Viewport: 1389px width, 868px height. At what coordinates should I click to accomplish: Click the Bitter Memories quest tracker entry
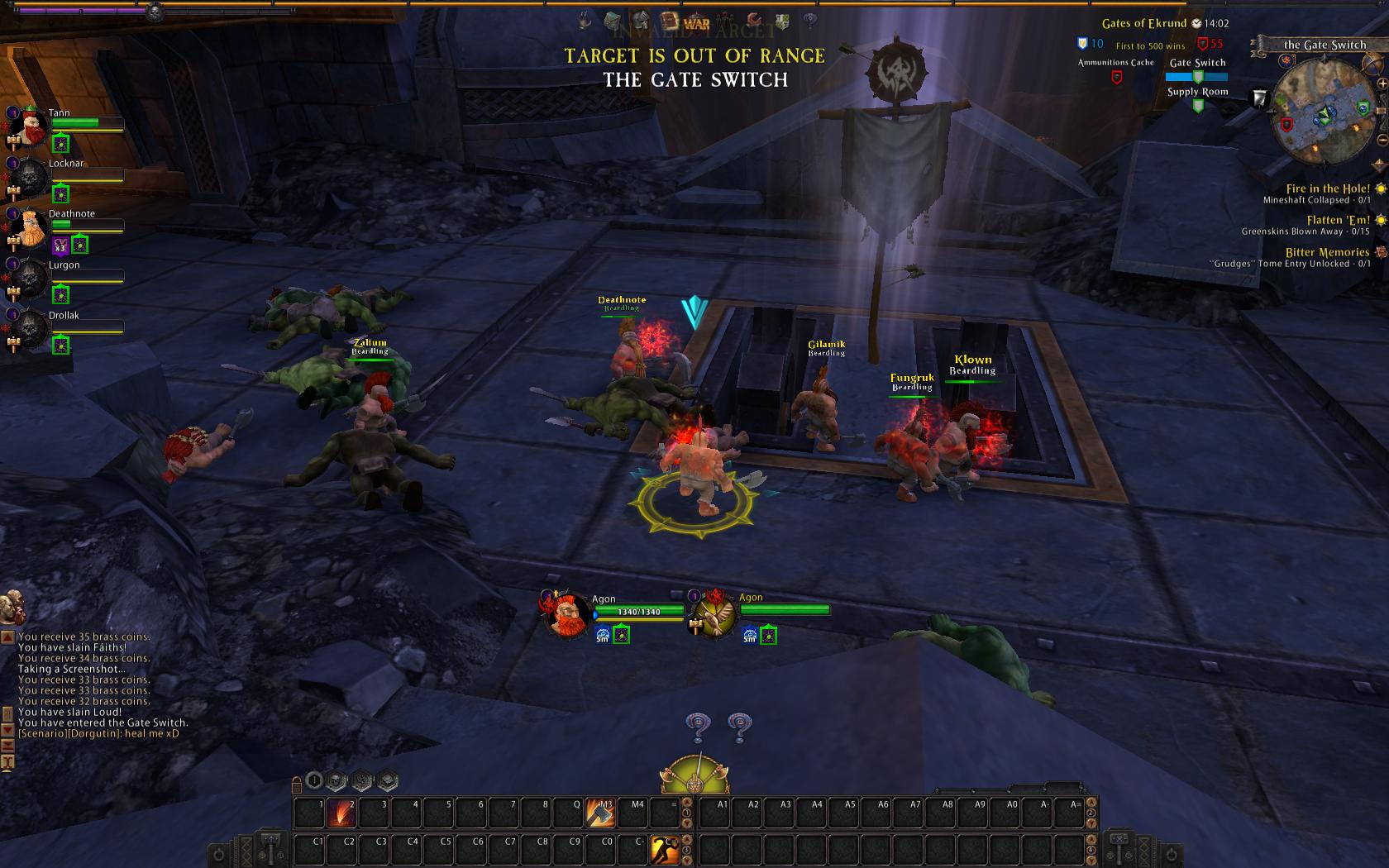click(x=1327, y=253)
